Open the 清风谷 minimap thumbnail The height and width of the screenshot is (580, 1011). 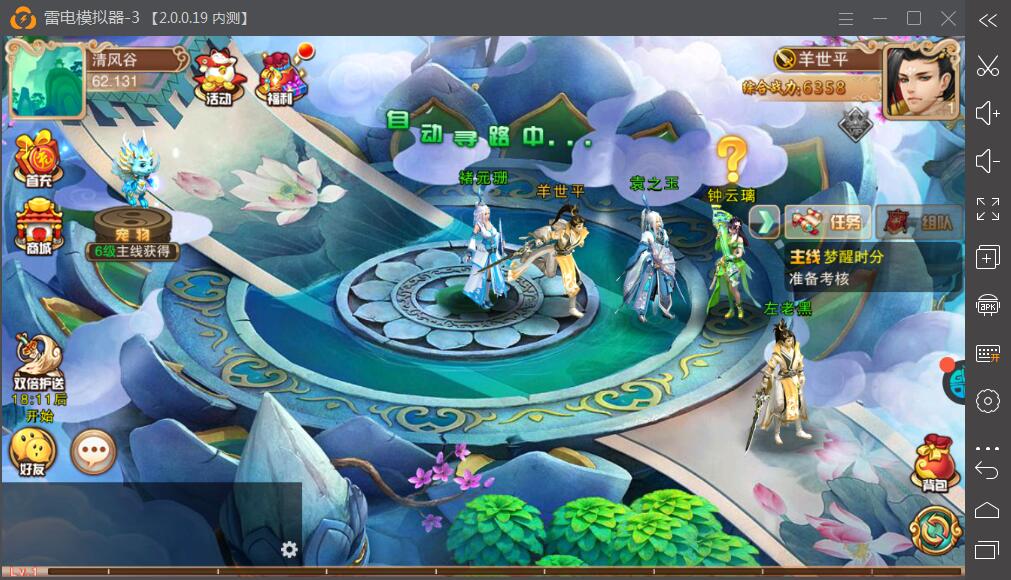click(x=46, y=80)
